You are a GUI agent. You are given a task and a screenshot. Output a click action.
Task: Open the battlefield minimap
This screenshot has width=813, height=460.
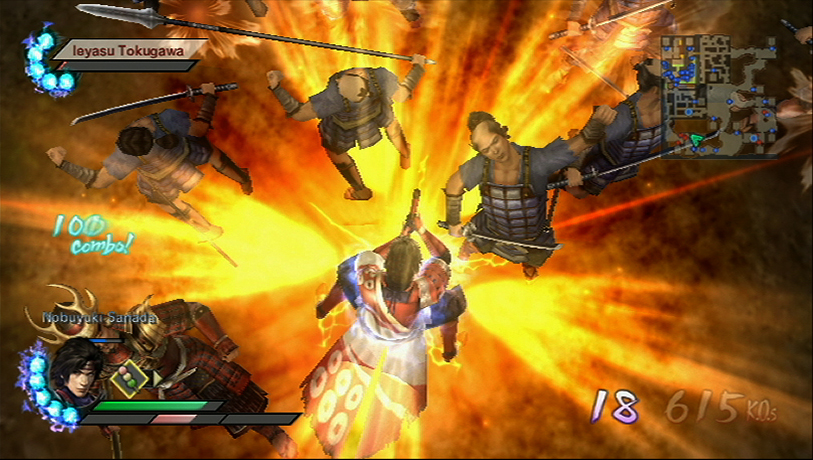(716, 96)
